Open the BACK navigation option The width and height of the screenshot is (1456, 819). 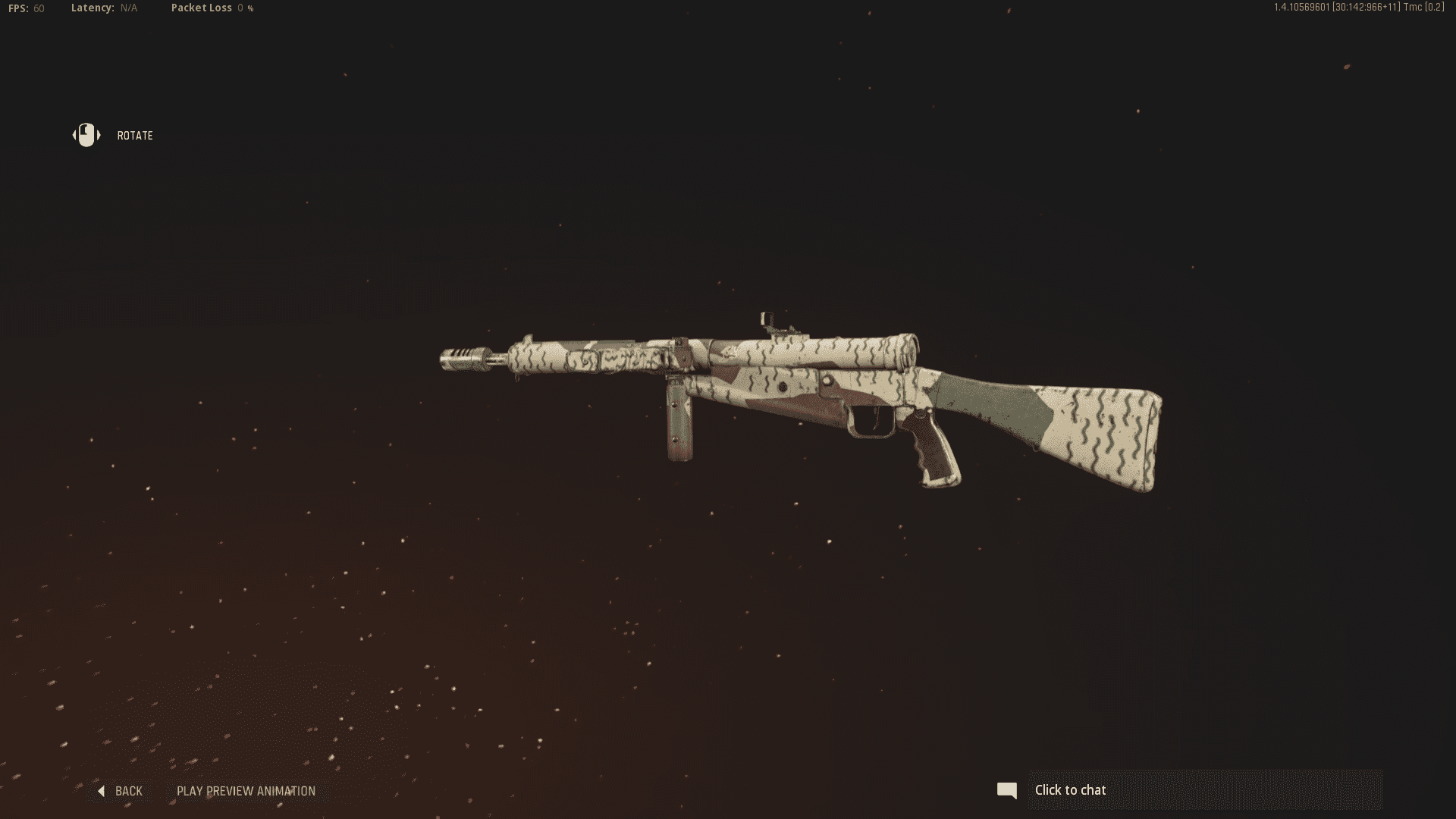(127, 790)
